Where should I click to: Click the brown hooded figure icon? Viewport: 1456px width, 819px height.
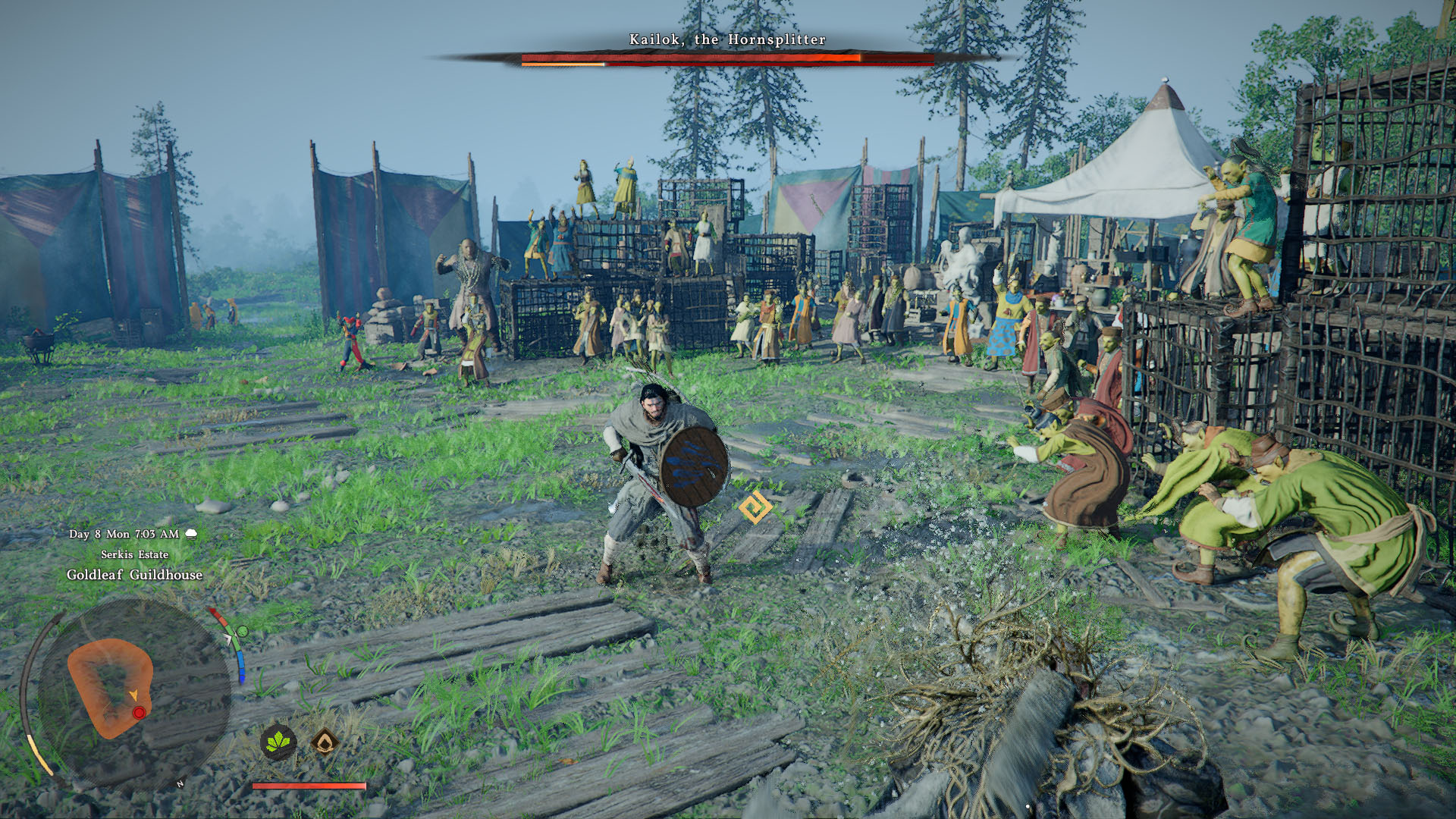tap(325, 742)
